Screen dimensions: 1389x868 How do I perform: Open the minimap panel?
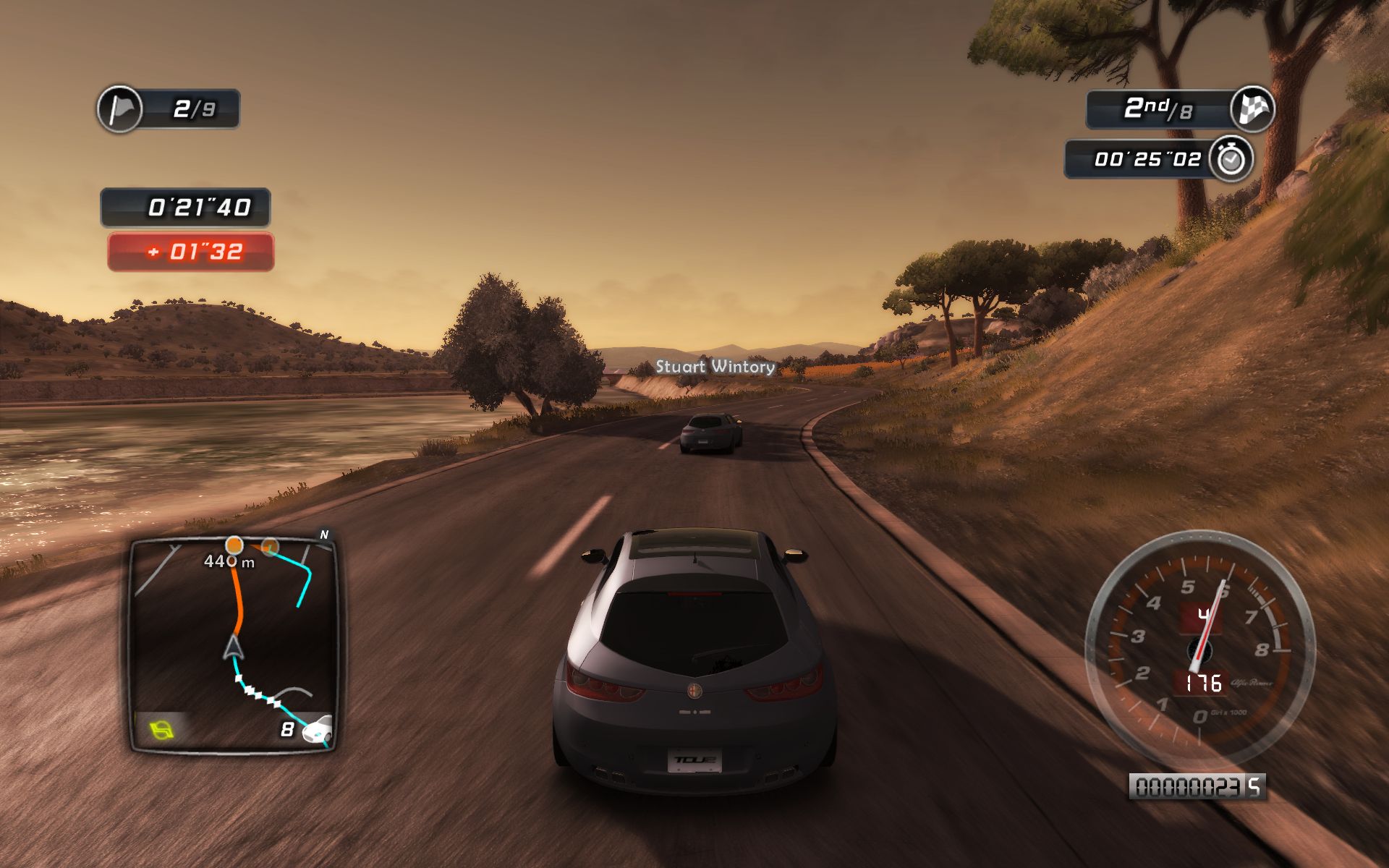coord(233,645)
